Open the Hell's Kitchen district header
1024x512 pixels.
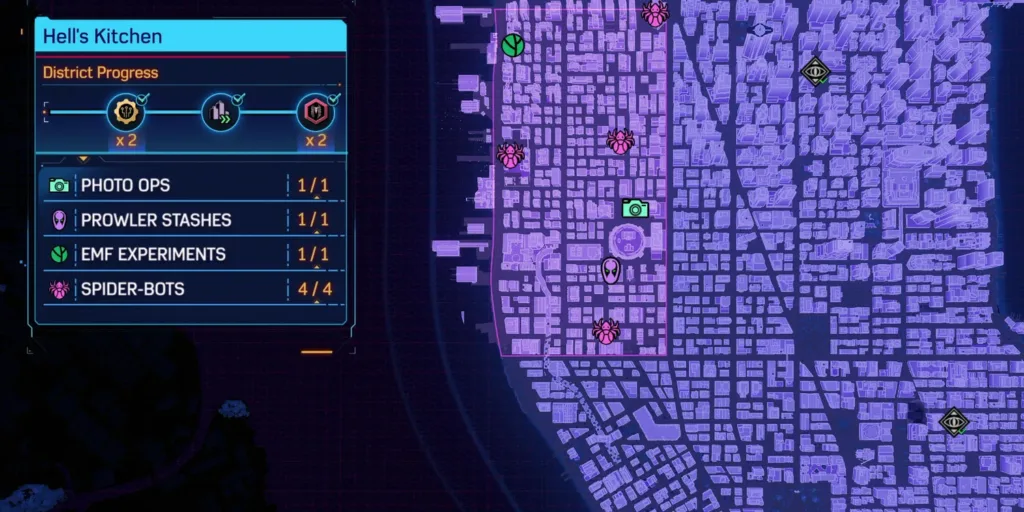pos(190,37)
